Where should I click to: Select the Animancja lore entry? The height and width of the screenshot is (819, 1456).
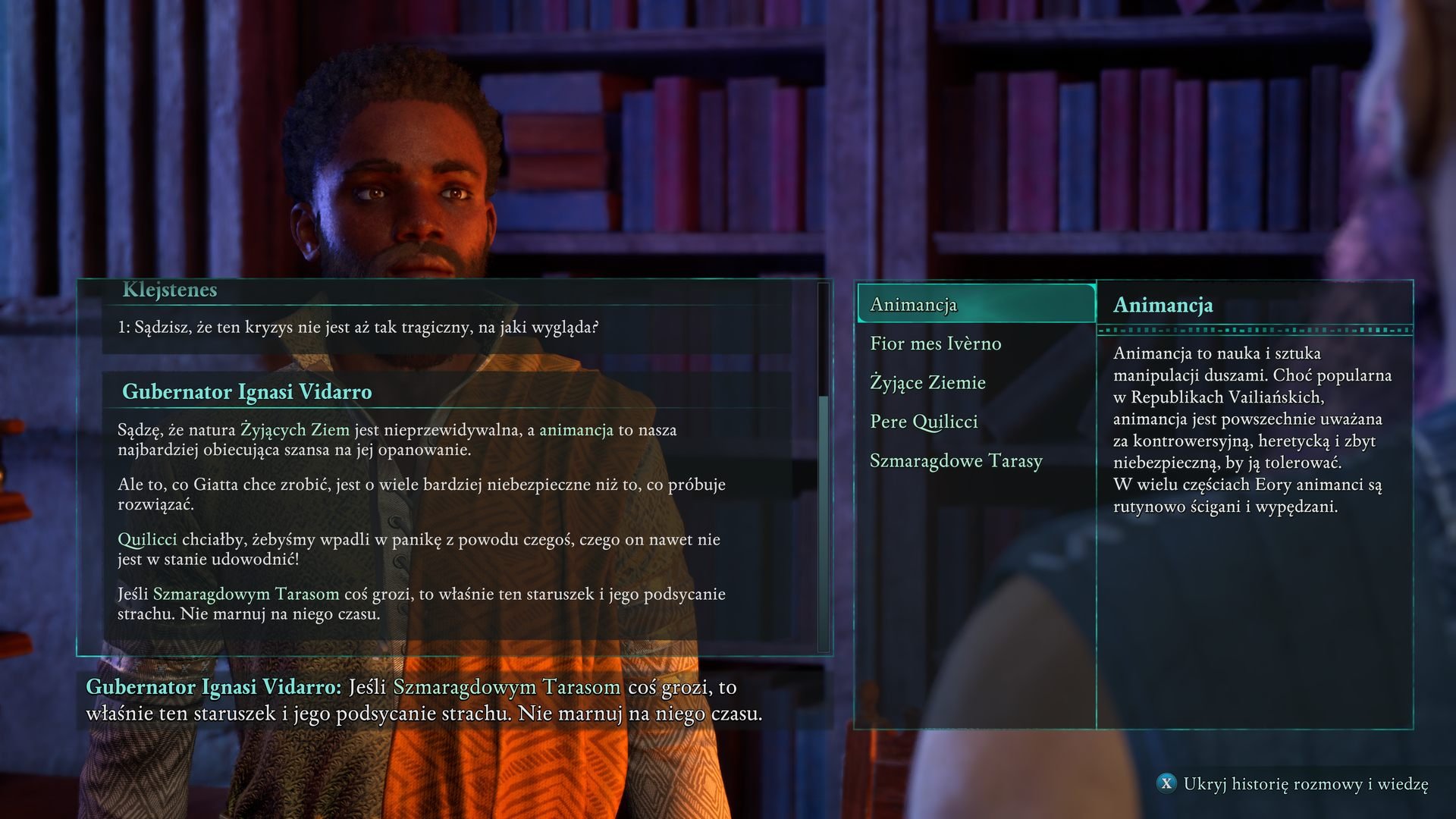[975, 305]
